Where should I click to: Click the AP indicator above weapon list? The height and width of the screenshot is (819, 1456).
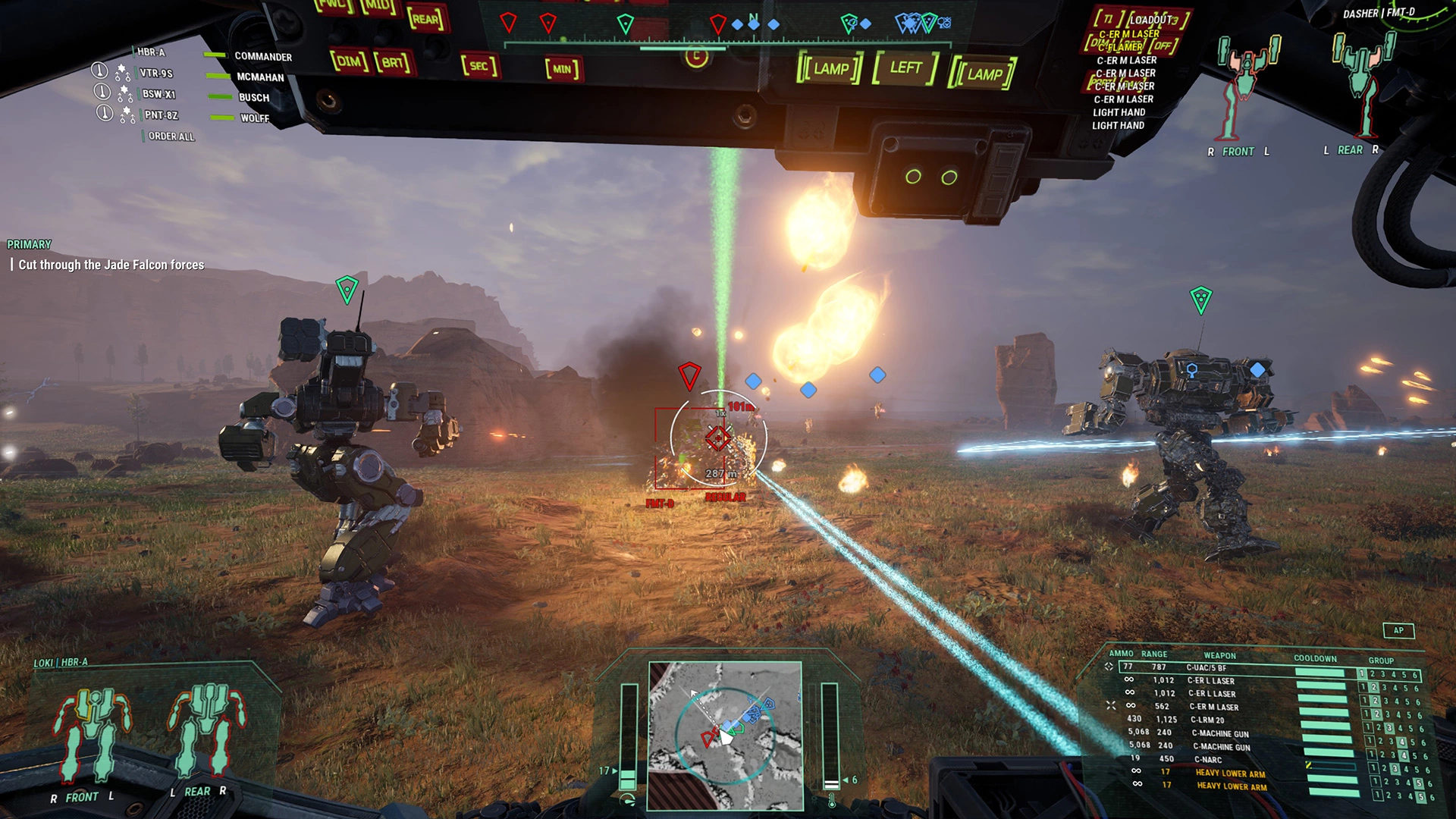pos(1398,630)
